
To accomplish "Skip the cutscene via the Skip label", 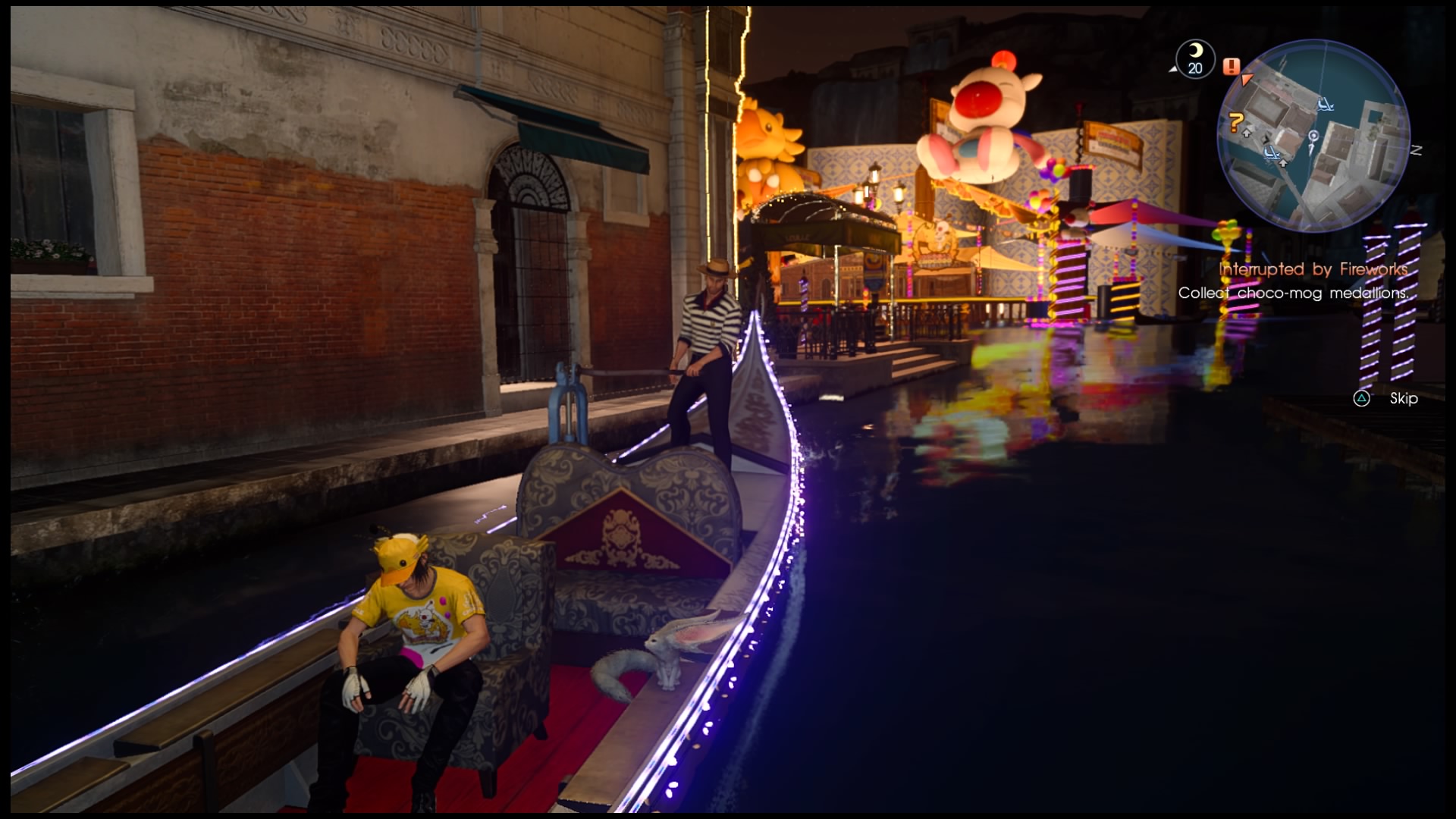I will coord(1403,399).
